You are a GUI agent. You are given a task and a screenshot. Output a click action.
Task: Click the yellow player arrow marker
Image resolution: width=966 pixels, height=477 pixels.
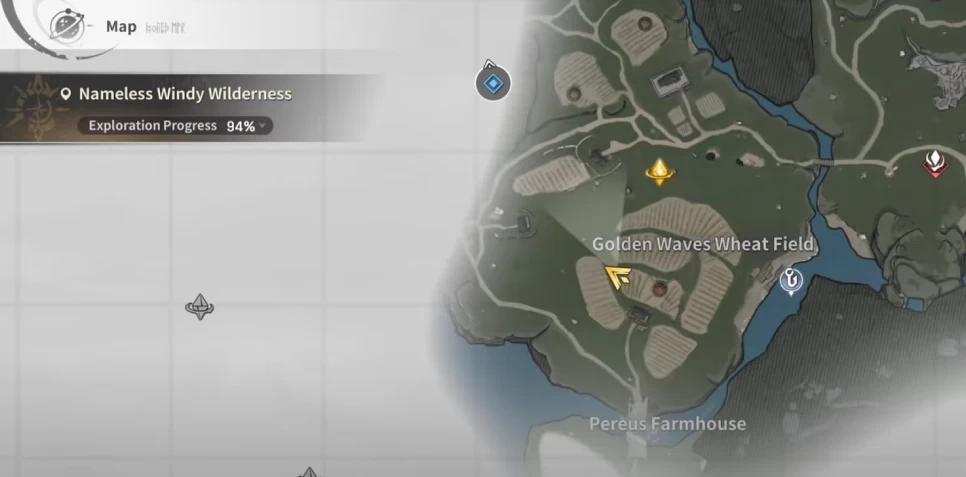tap(617, 277)
